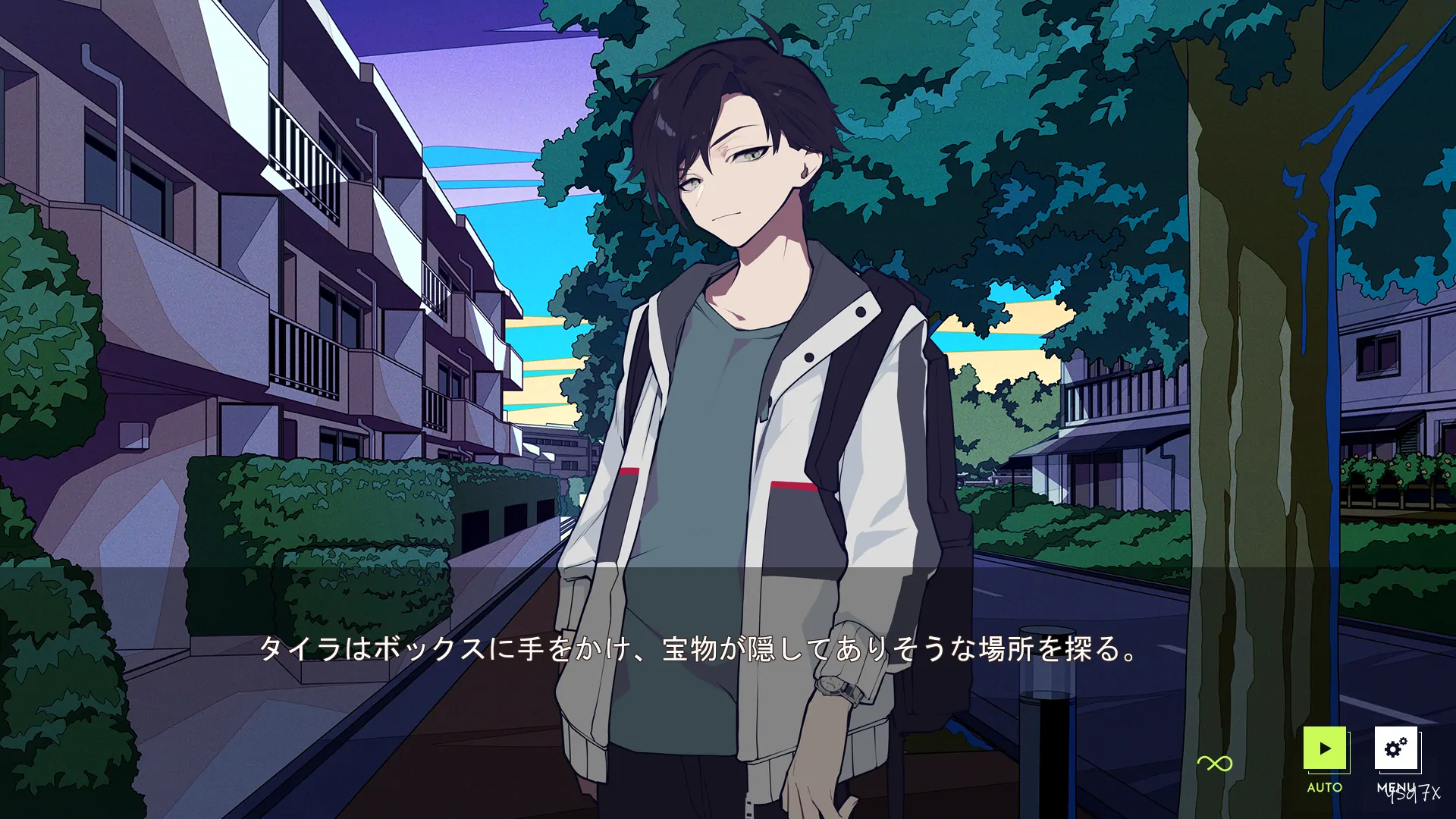1456x819 pixels.
Task: Open the MENU gear button
Action: (x=1396, y=749)
